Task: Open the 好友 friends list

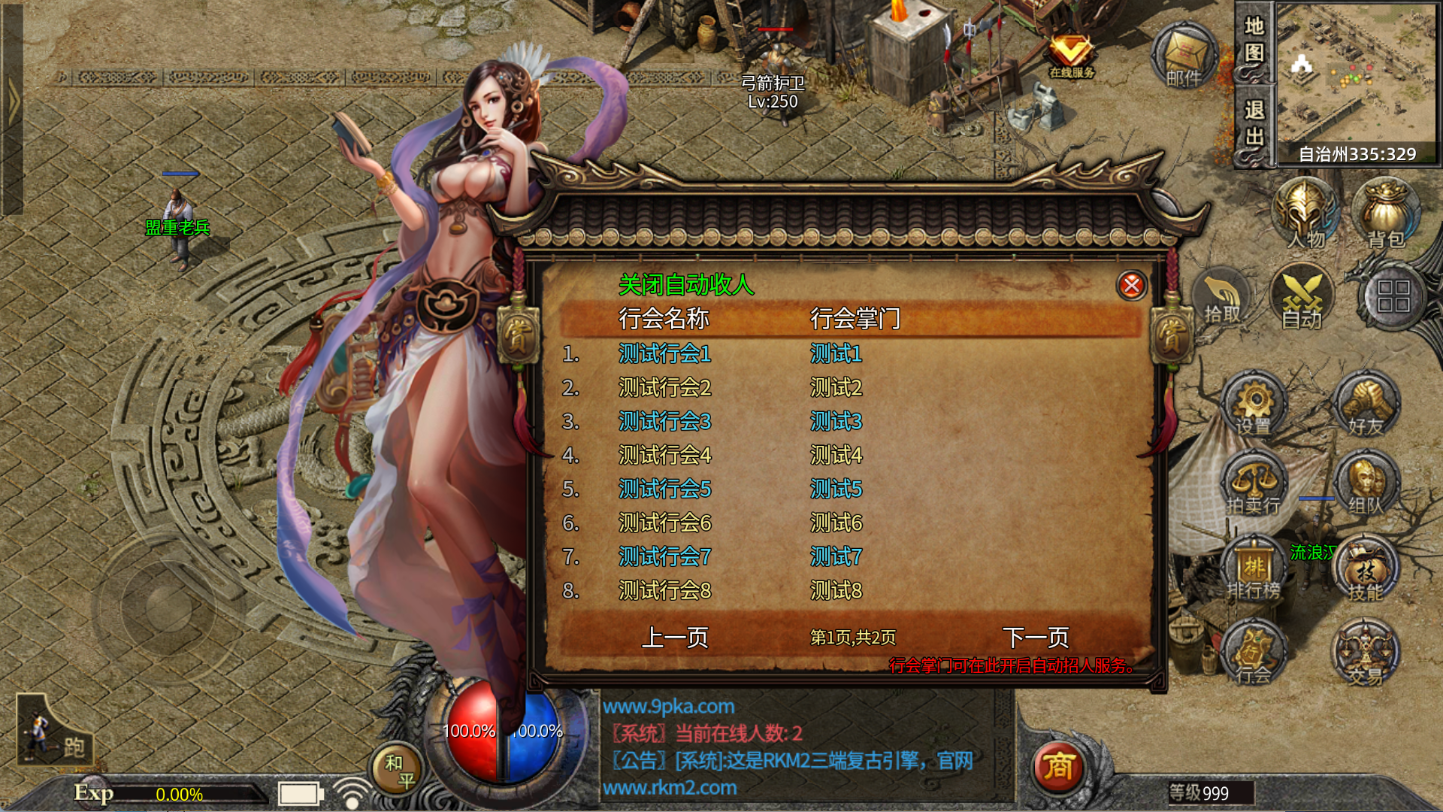Action: pyautogui.click(x=1364, y=403)
